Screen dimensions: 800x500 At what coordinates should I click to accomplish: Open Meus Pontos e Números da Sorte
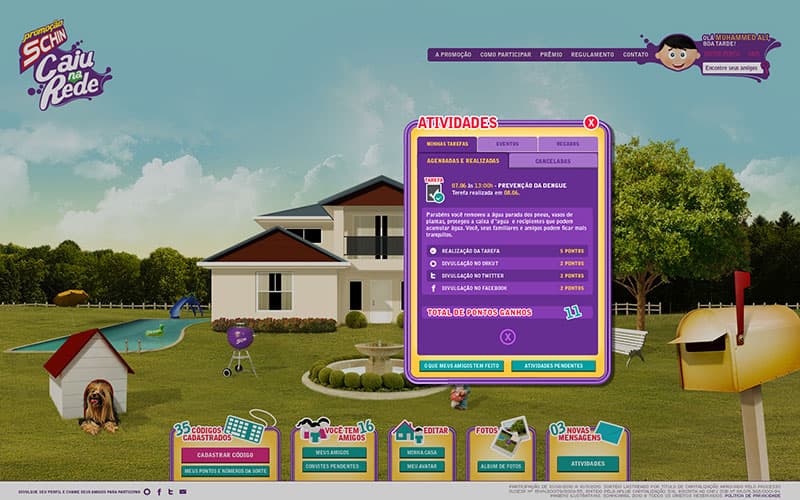click(225, 470)
